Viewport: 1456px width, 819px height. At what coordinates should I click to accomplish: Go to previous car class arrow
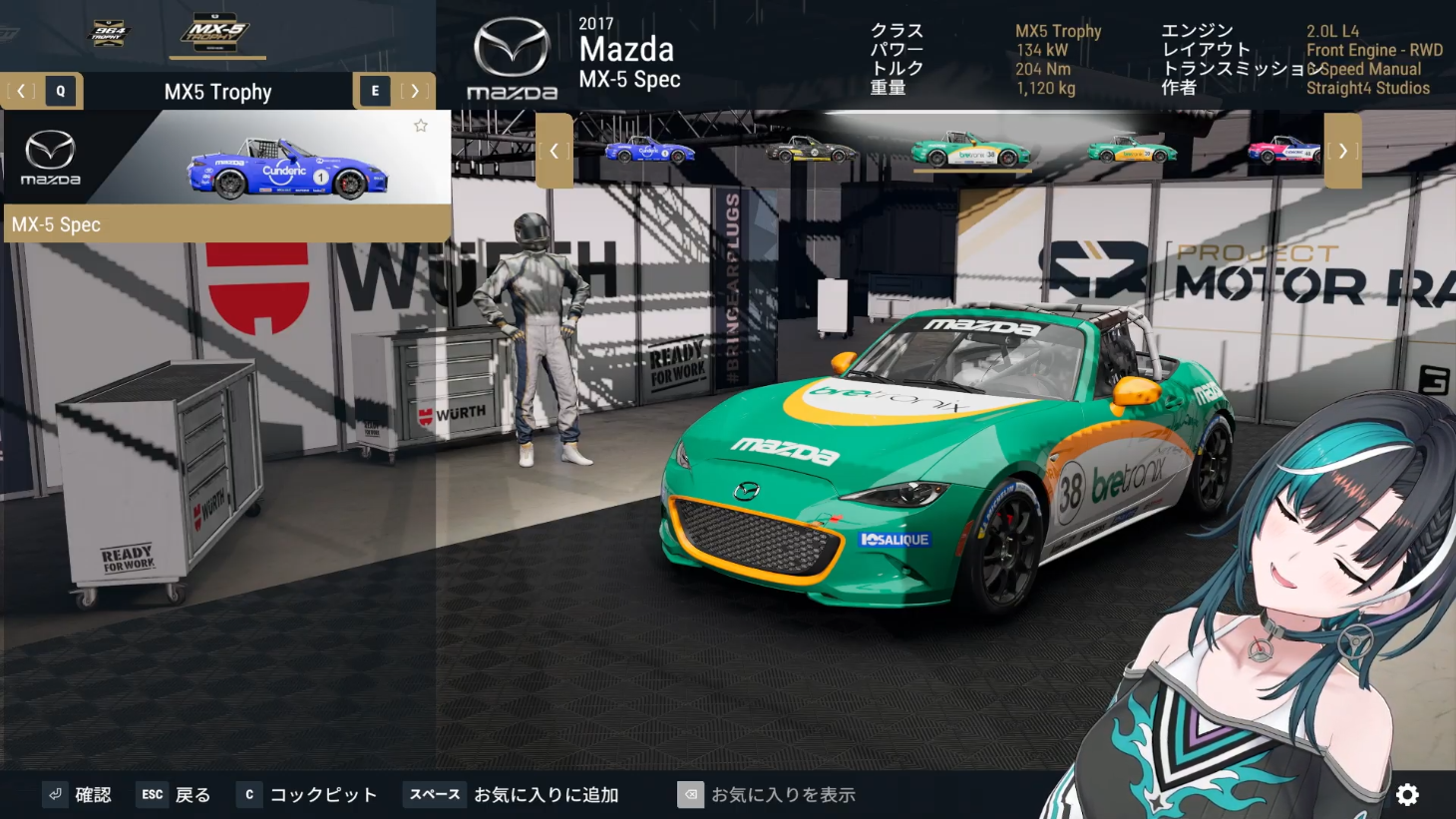(x=21, y=91)
